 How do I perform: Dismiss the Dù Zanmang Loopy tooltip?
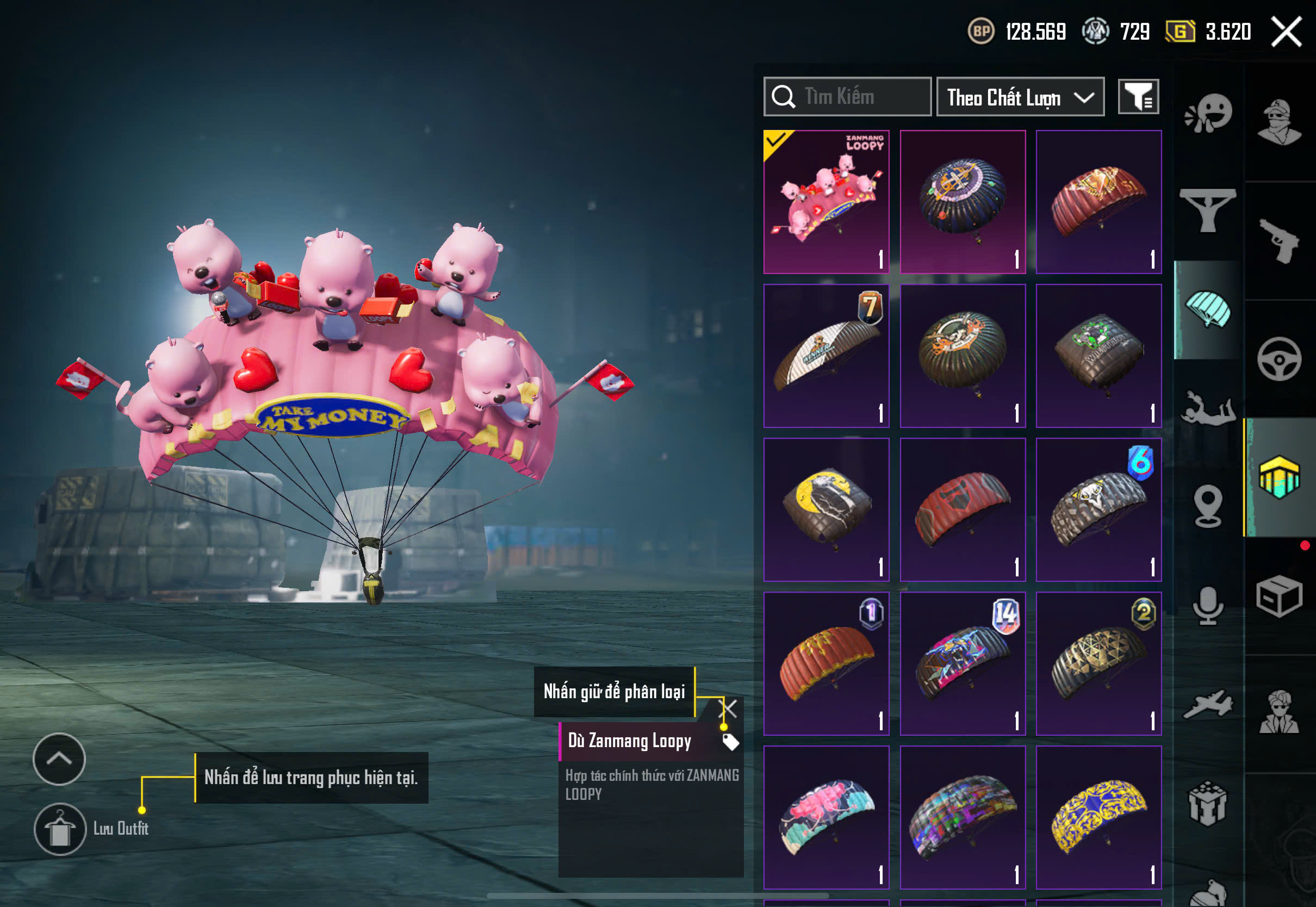click(728, 708)
